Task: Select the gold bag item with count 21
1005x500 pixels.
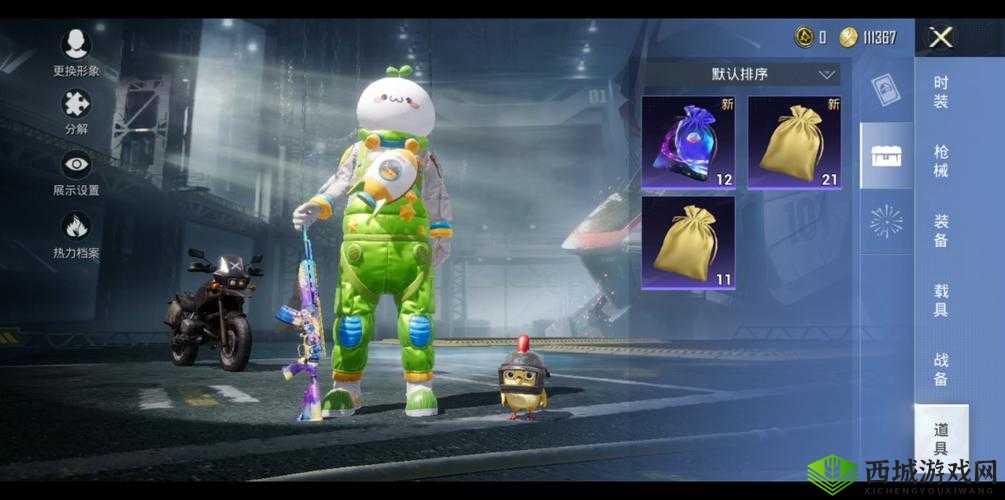Action: [x=794, y=142]
